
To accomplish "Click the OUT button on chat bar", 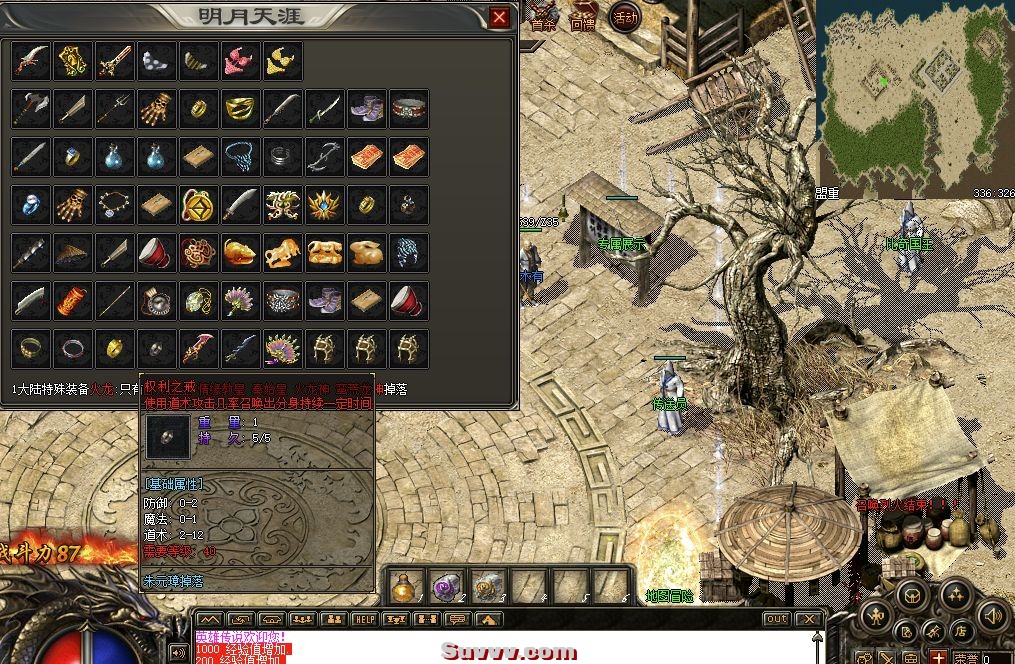I will coord(777,620).
